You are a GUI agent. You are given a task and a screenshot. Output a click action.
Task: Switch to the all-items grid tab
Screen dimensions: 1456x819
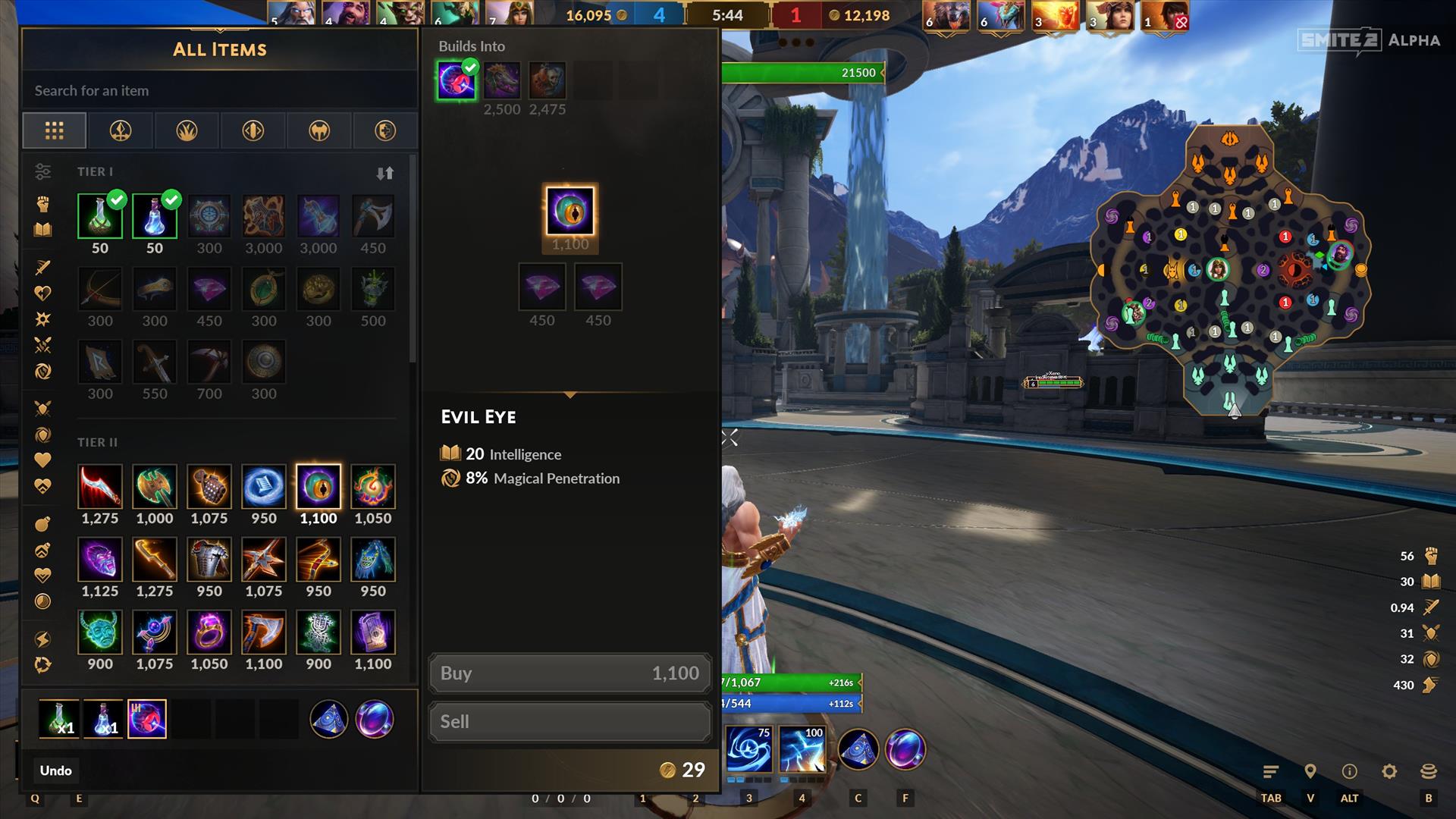(55, 130)
